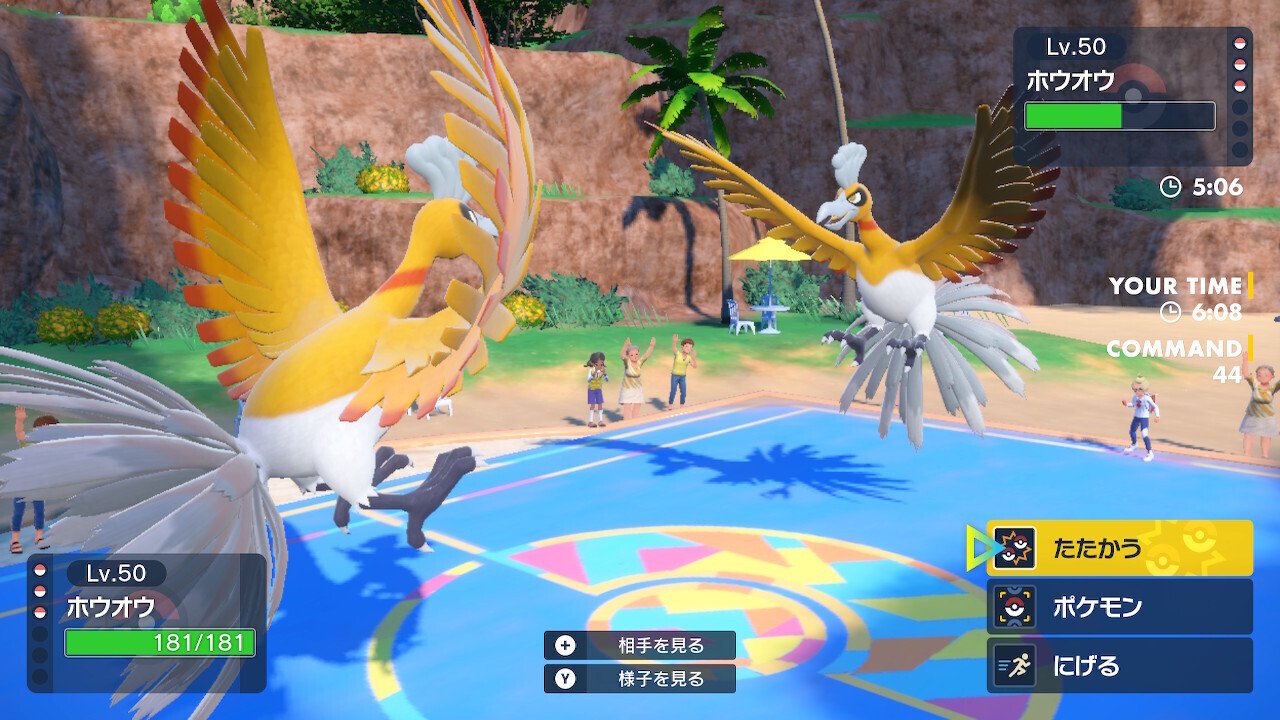Select 相手を見る to view the opponent

point(640,646)
